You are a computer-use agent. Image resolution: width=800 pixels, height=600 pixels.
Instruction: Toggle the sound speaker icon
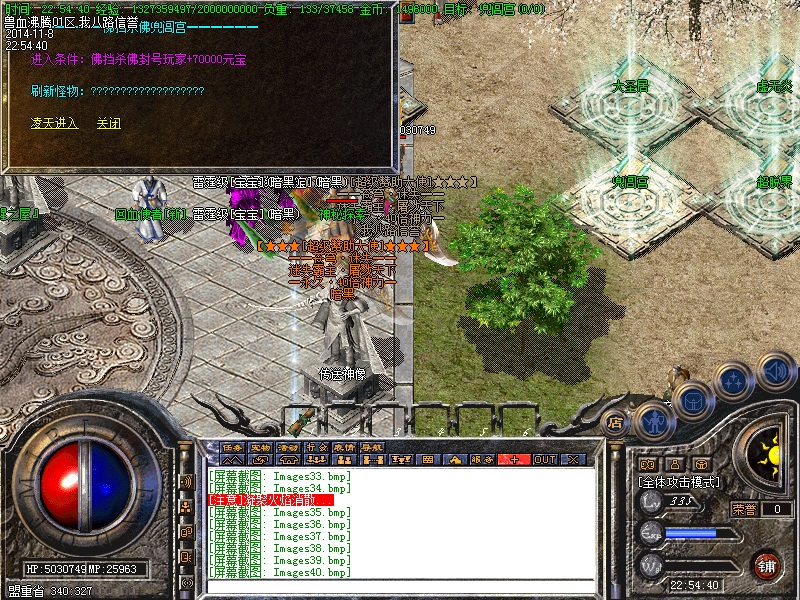click(x=776, y=371)
